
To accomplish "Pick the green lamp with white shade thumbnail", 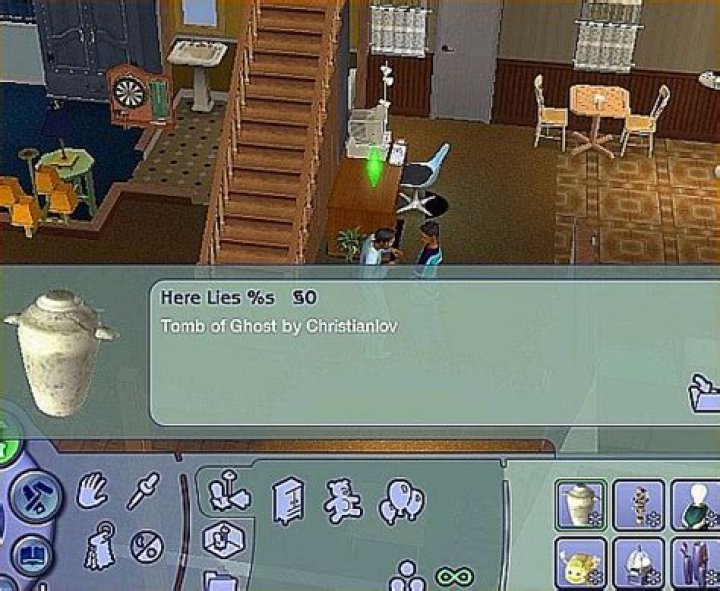I will click(696, 505).
